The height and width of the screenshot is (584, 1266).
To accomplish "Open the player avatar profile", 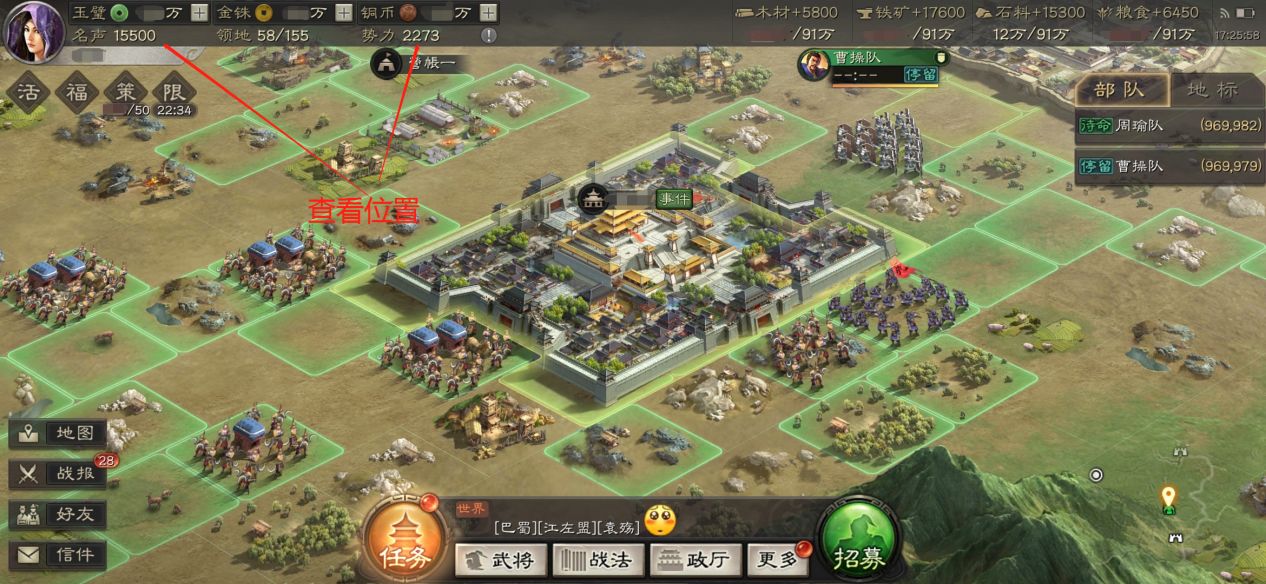I will pos(32,30).
